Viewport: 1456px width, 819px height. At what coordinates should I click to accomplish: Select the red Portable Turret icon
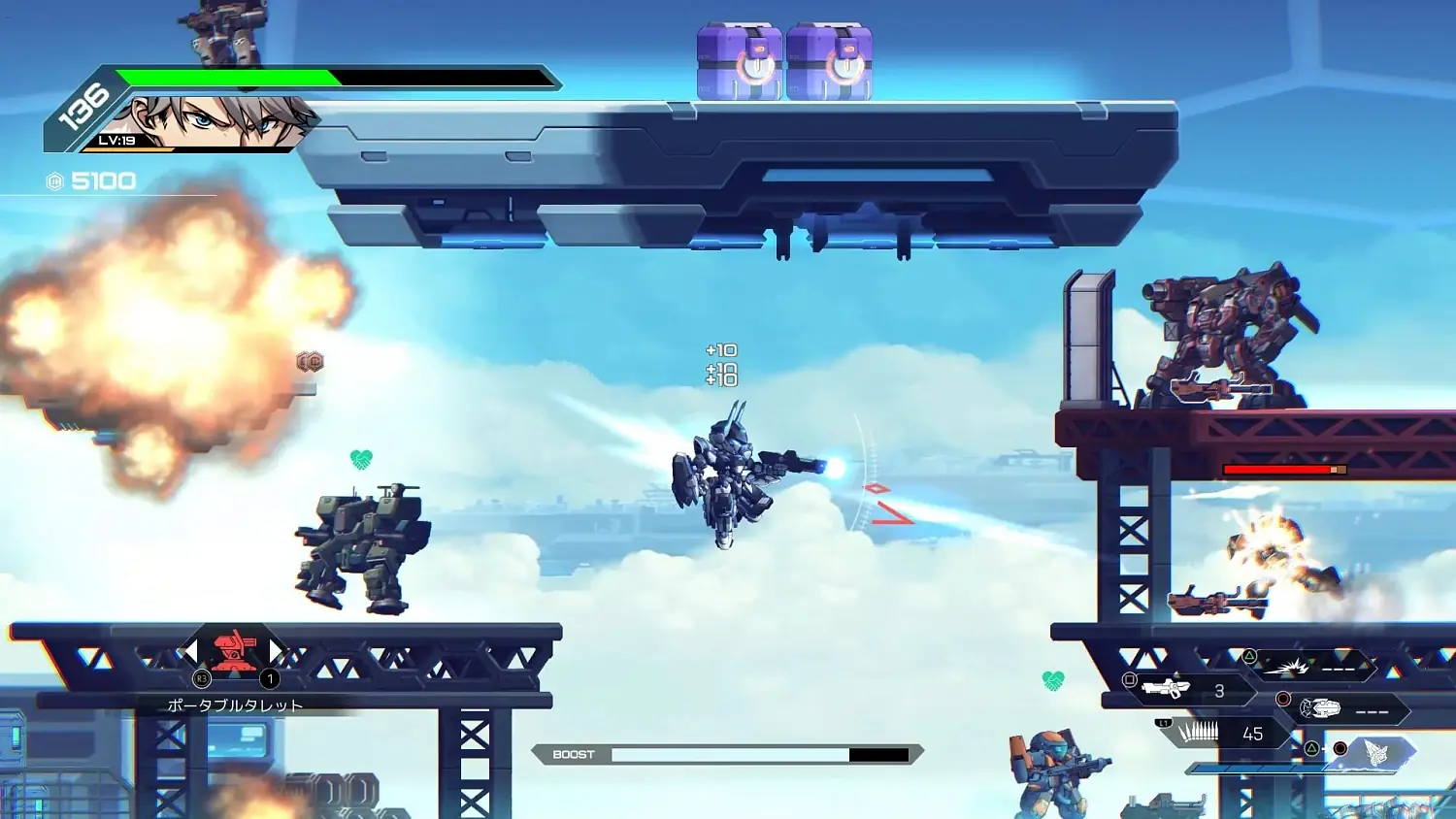(230, 650)
